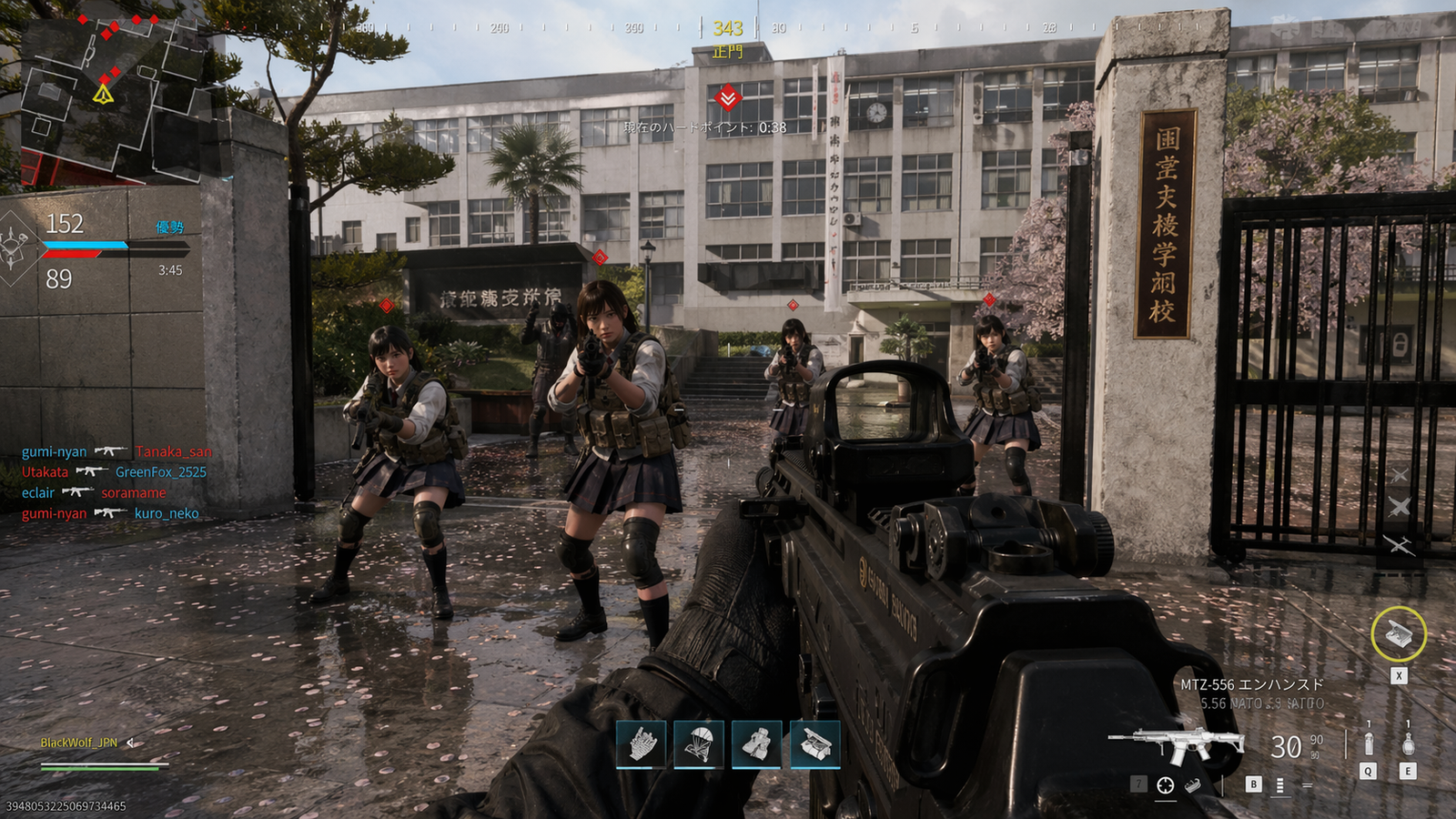1456x819 pixels.
Task: Select the fire mode bars icon
Action: click(x=1280, y=784)
